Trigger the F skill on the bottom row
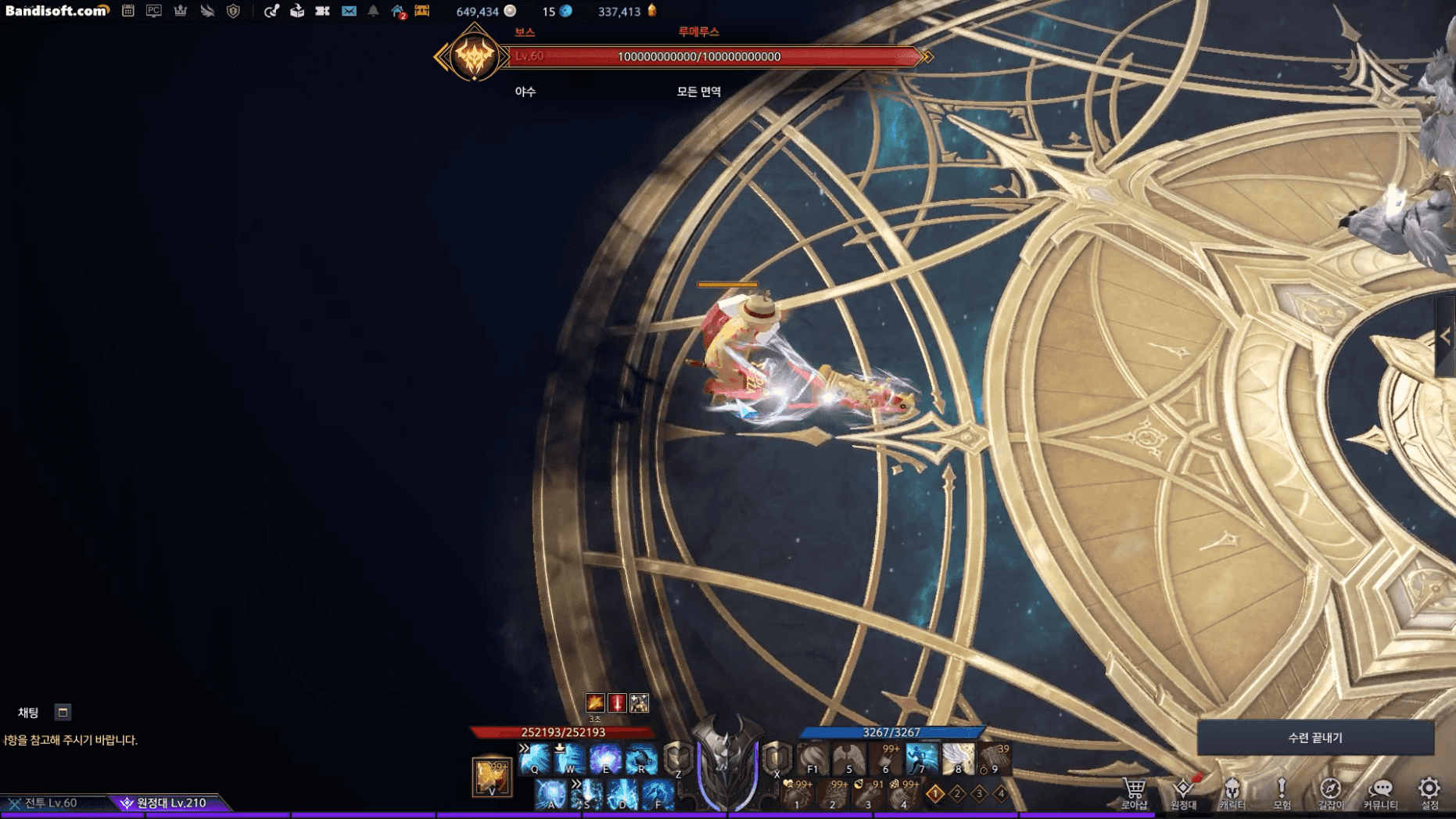The height and width of the screenshot is (819, 1456). point(658,794)
